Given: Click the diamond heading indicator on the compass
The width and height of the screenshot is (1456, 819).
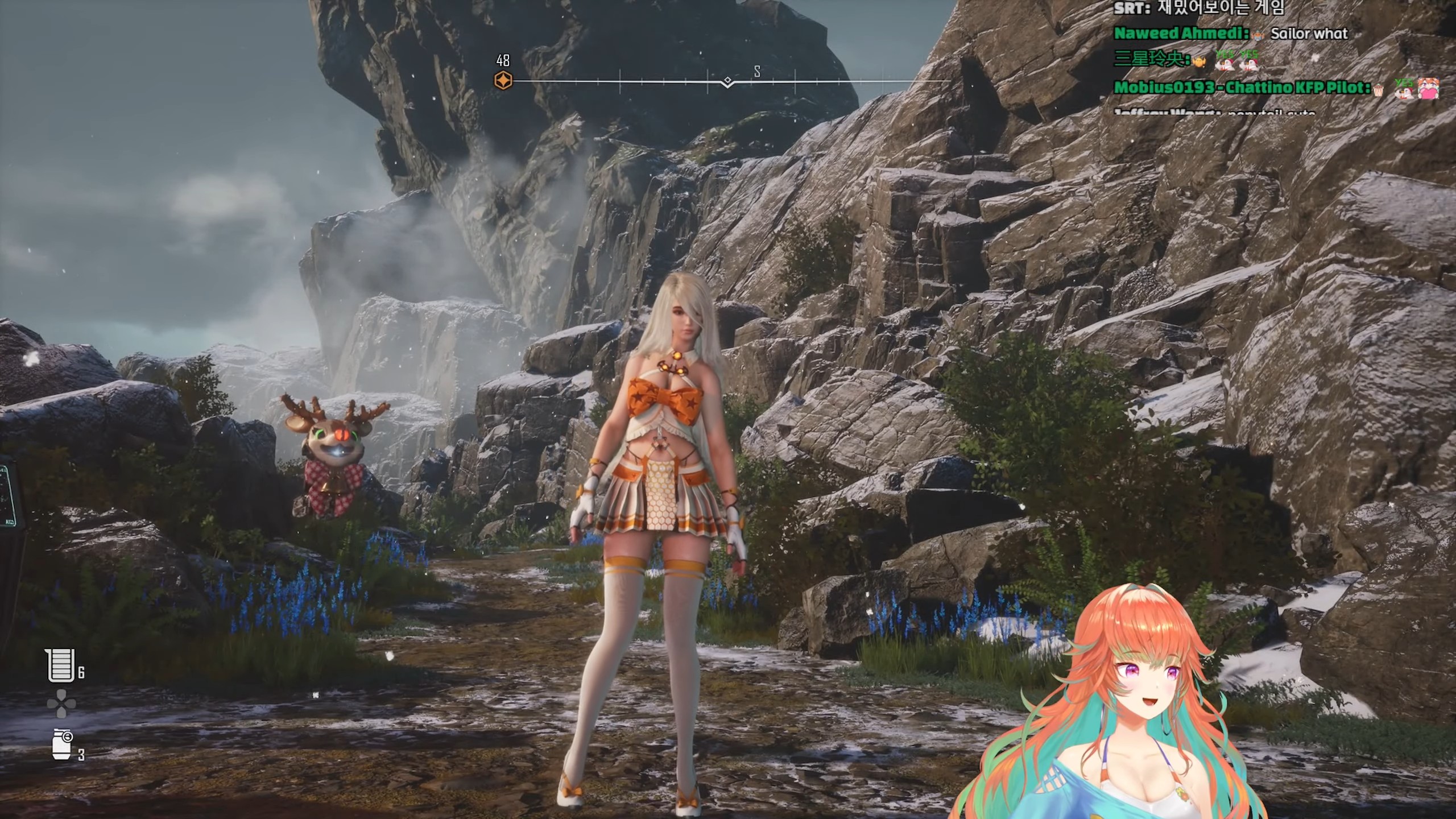Looking at the screenshot, I should pyautogui.click(x=727, y=82).
